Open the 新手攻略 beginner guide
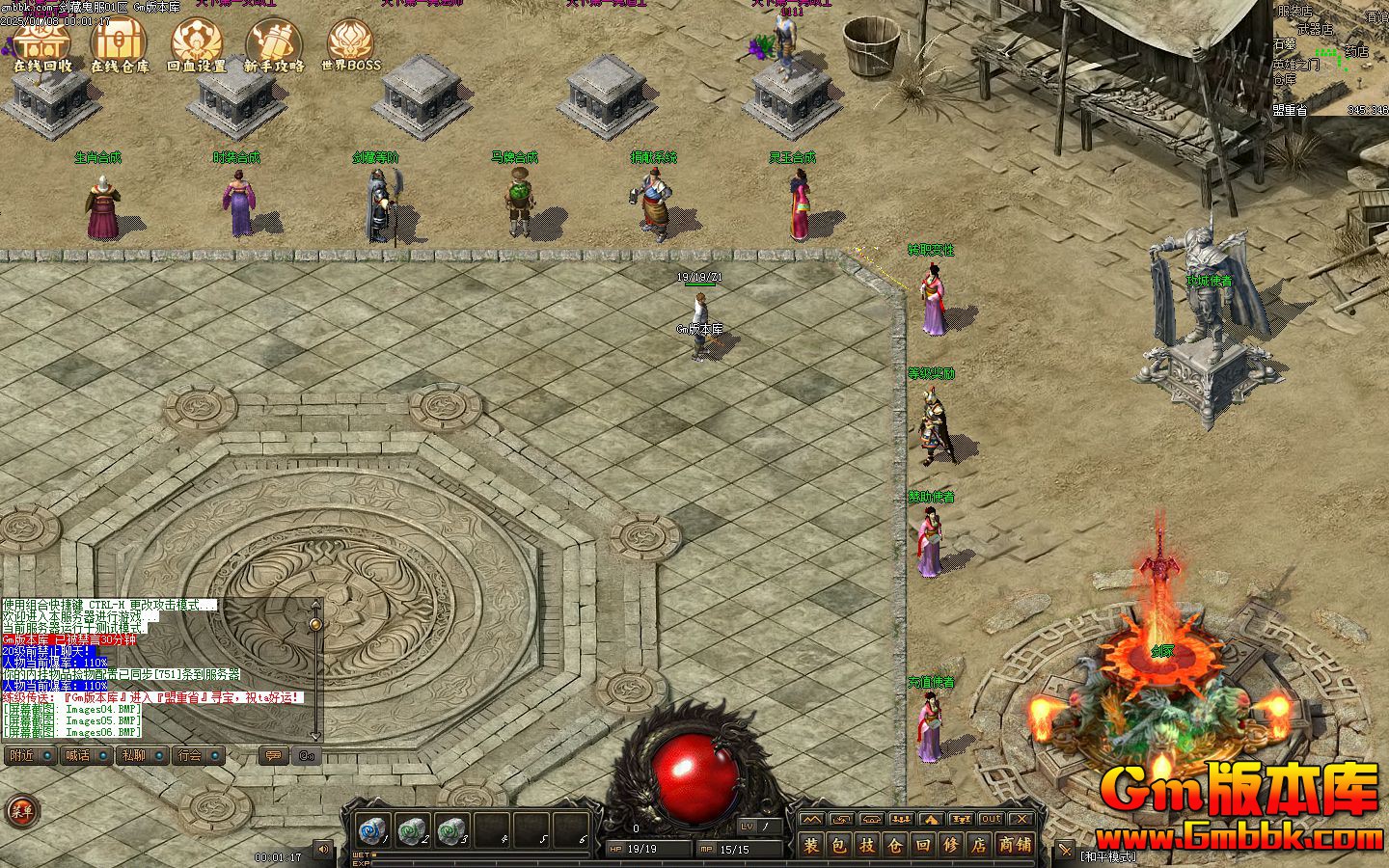The width and height of the screenshot is (1389, 868). coord(274,45)
